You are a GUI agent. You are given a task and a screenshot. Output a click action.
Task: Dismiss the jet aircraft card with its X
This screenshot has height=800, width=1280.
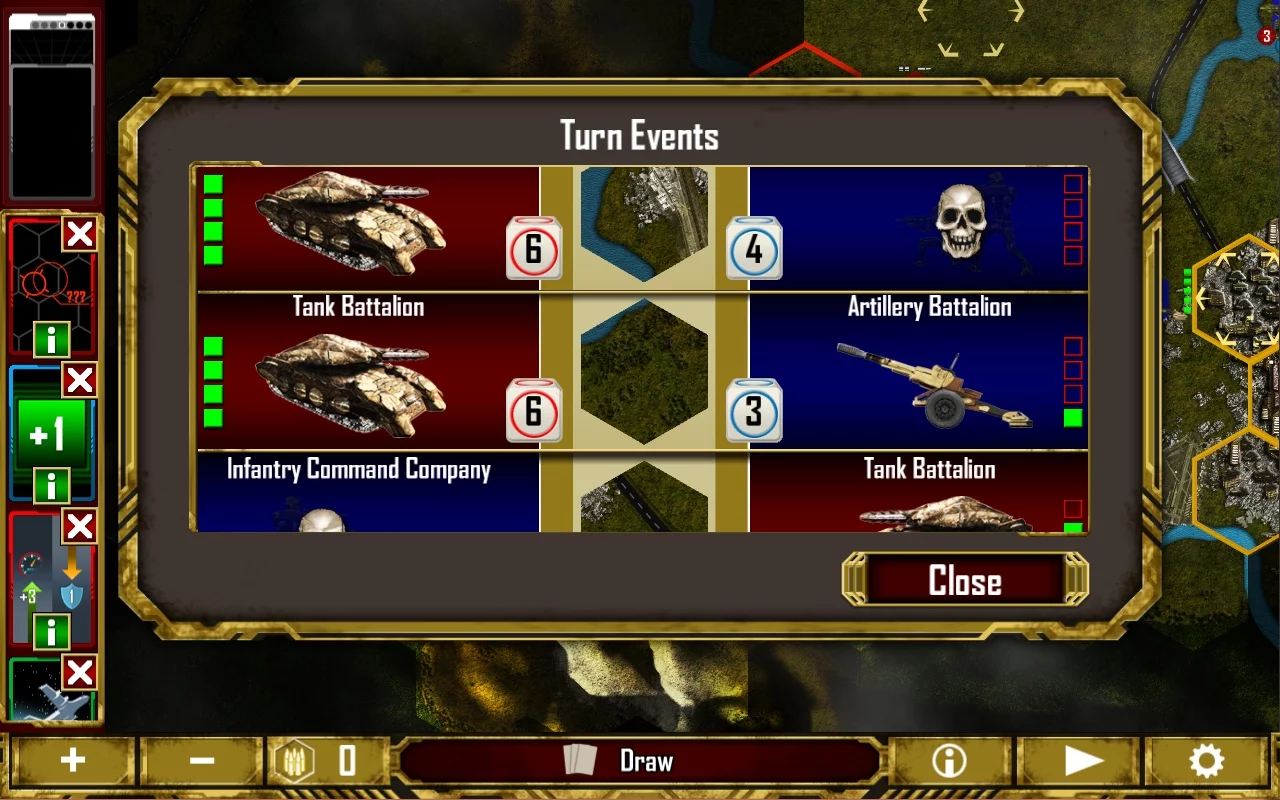click(80, 672)
